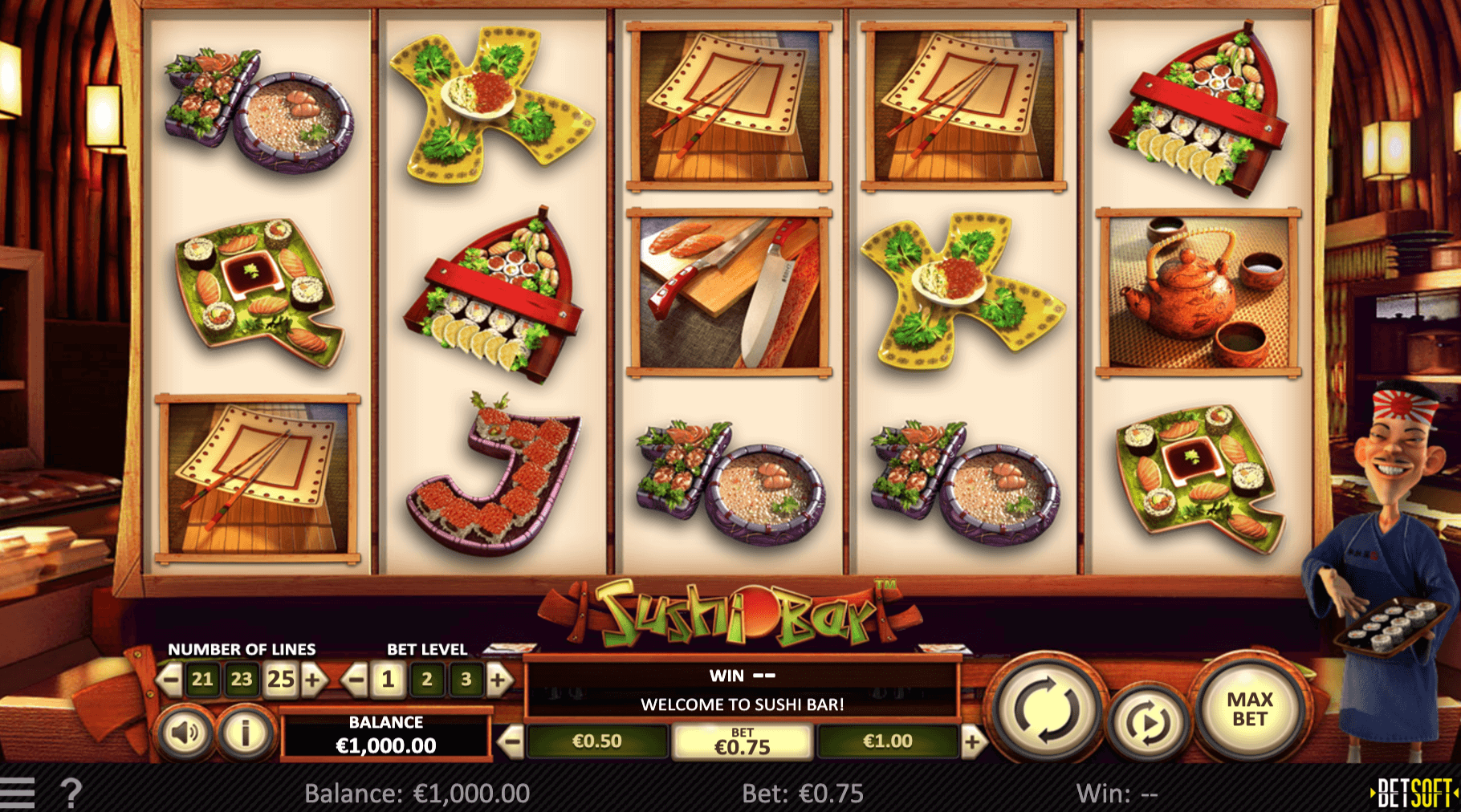The height and width of the screenshot is (812, 1461).
Task: Select 21 lines
Action: [x=202, y=680]
